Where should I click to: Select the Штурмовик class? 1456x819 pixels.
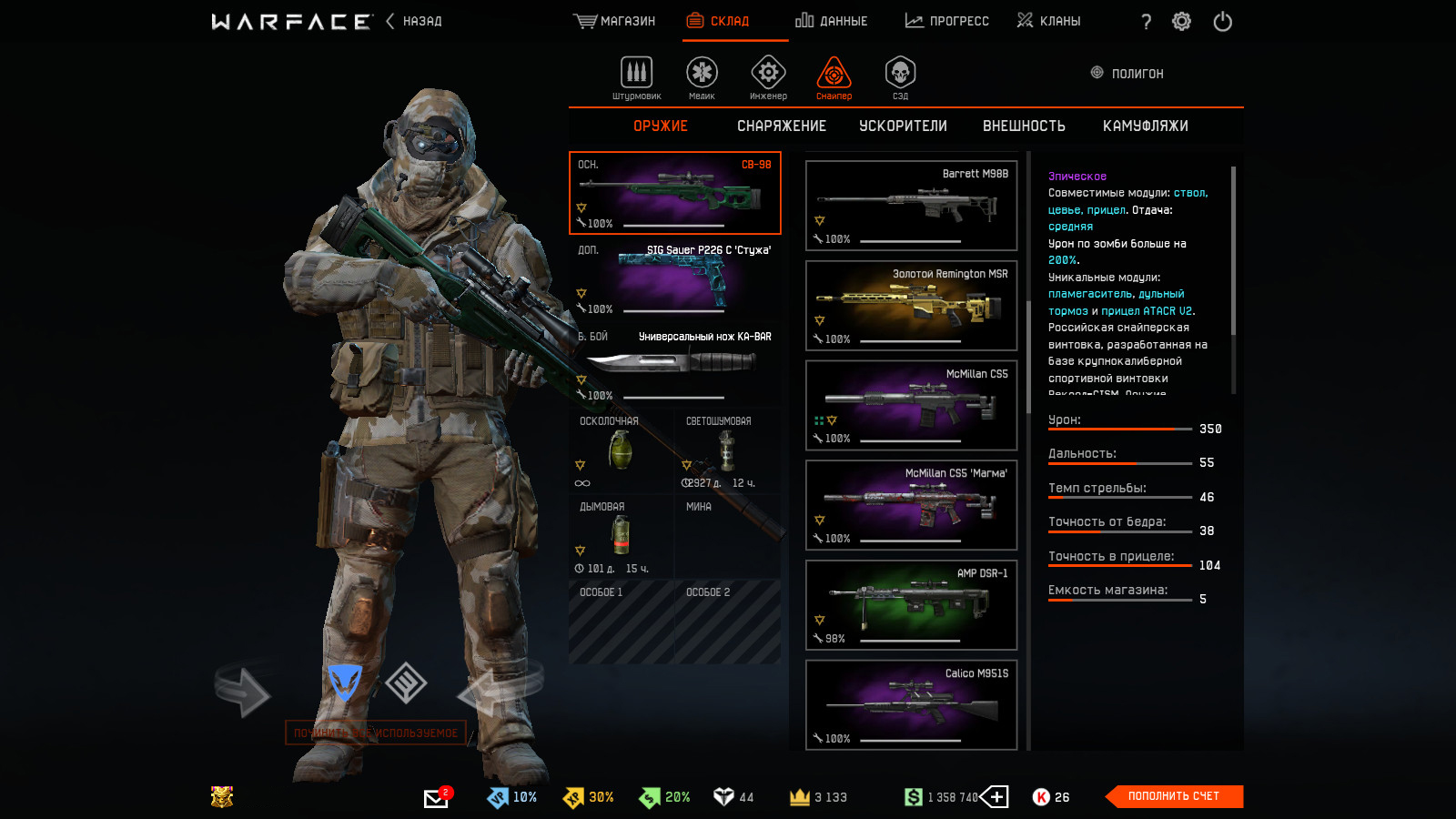click(636, 76)
